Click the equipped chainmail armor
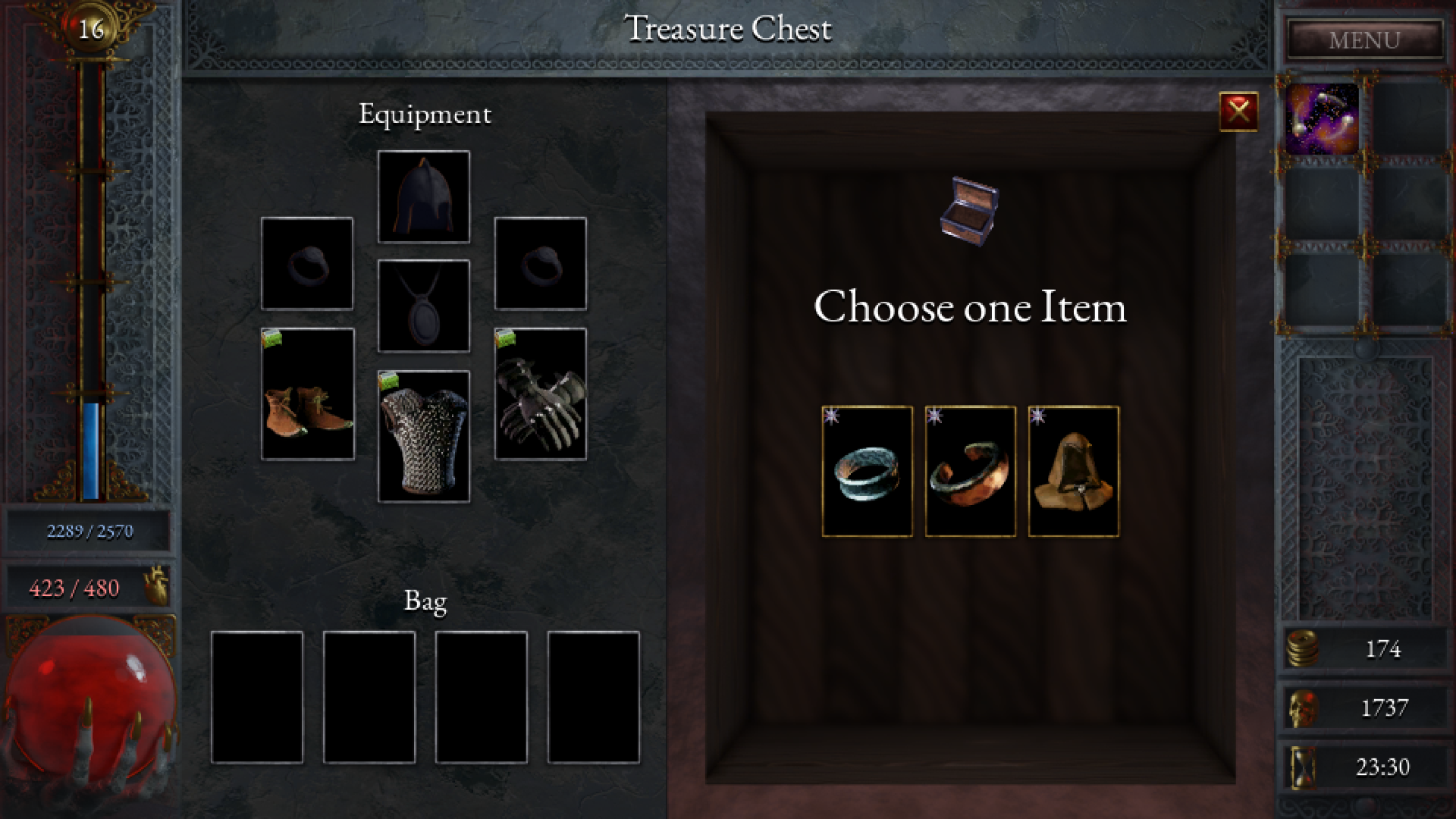 (424, 437)
